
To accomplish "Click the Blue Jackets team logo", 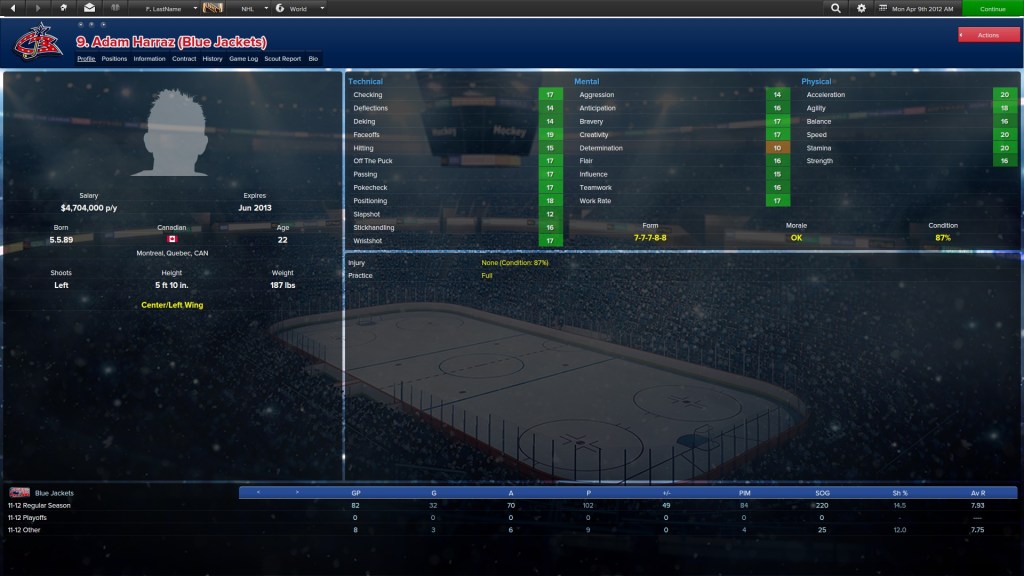I will (39, 43).
